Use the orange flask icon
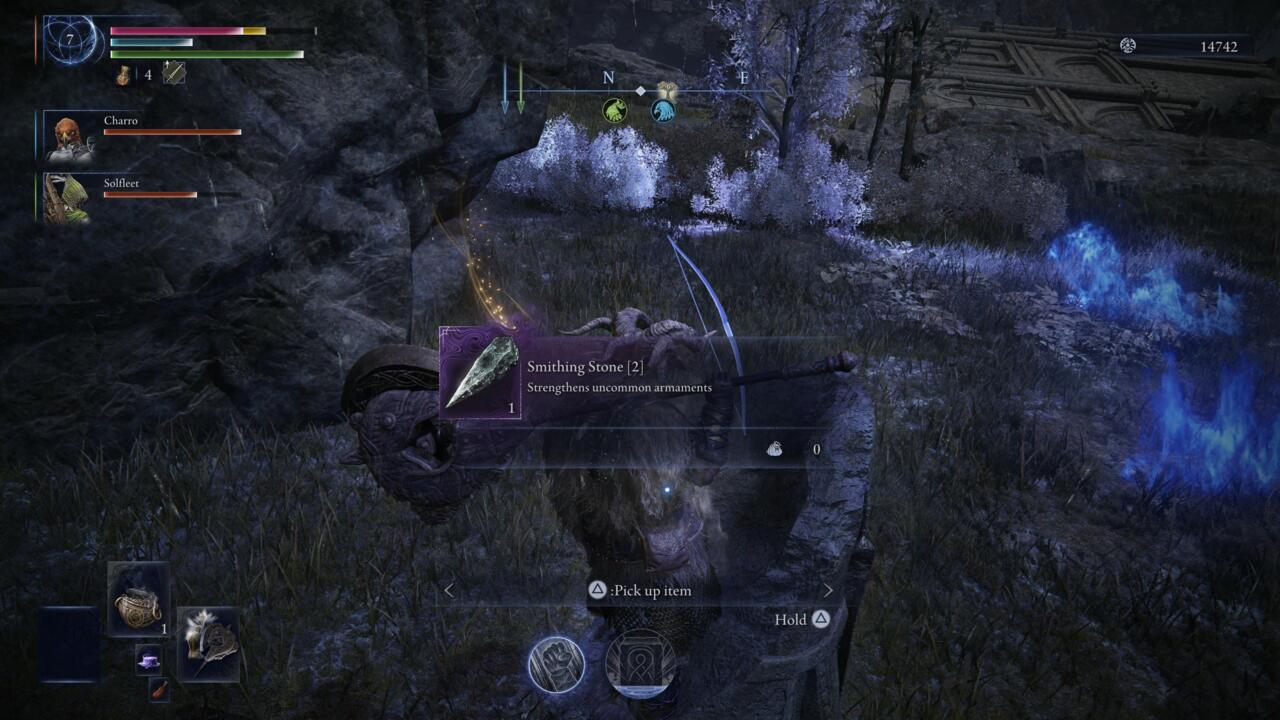The image size is (1280, 720). pyautogui.click(x=123, y=74)
